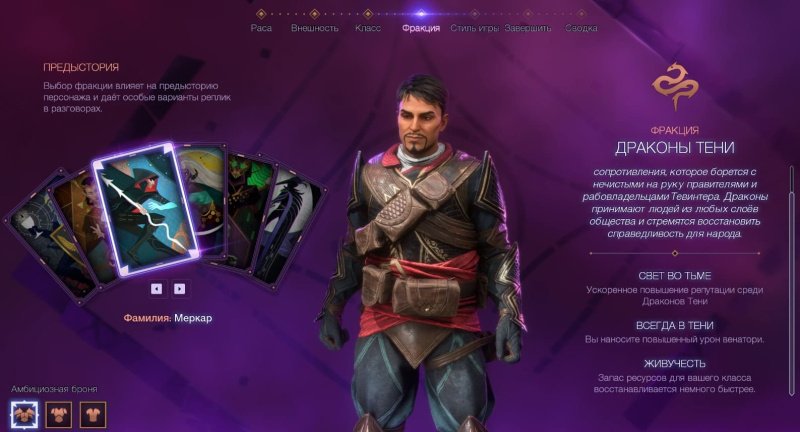
Task: Select the first highlighted armor icon
Action: tap(24, 413)
